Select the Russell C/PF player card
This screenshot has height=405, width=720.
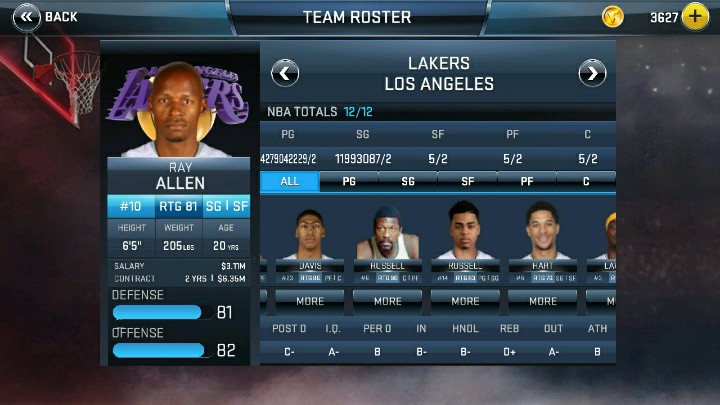387,241
